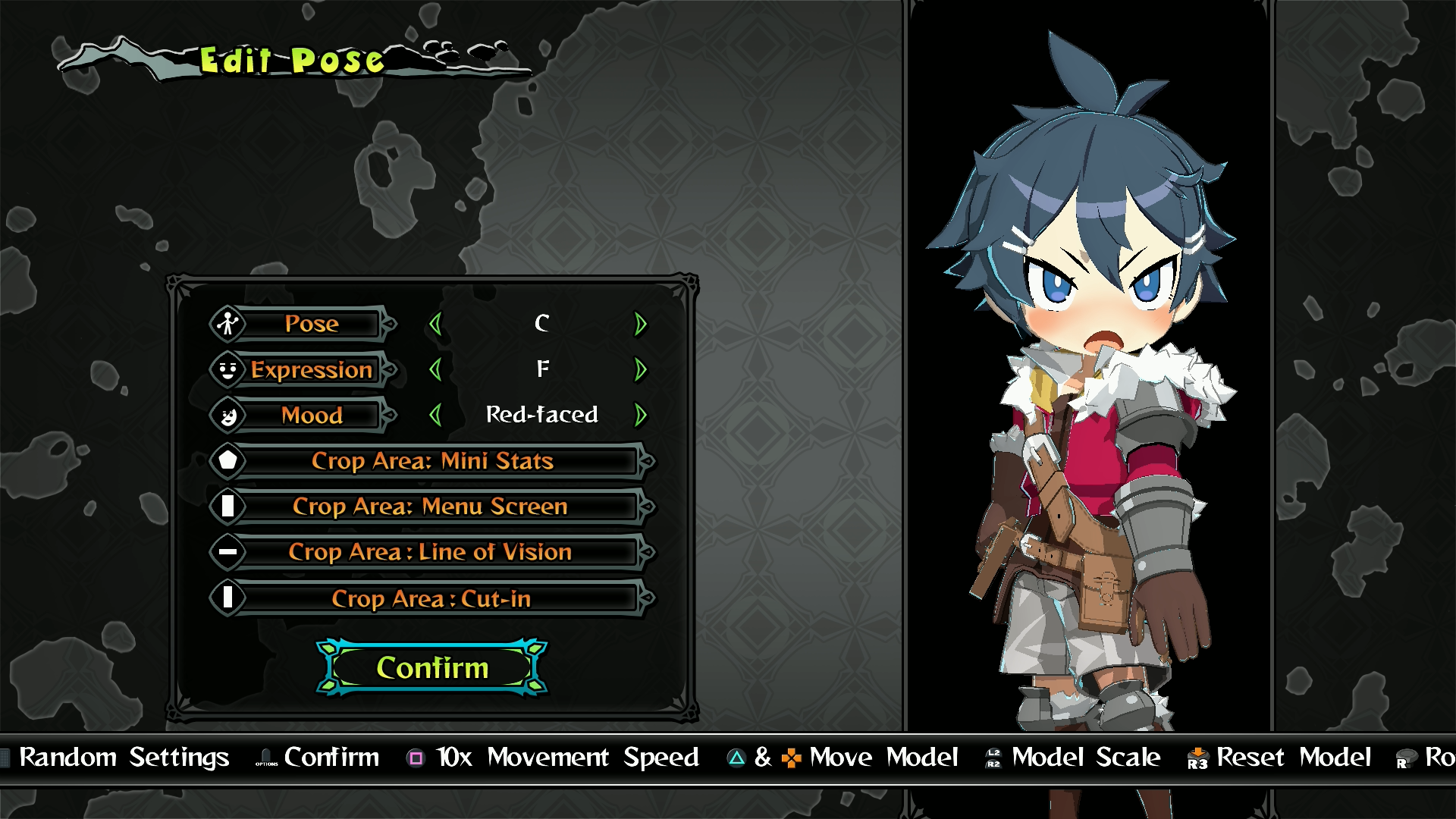
Task: Open Crop Area: Mini Stats
Action: pos(432,461)
